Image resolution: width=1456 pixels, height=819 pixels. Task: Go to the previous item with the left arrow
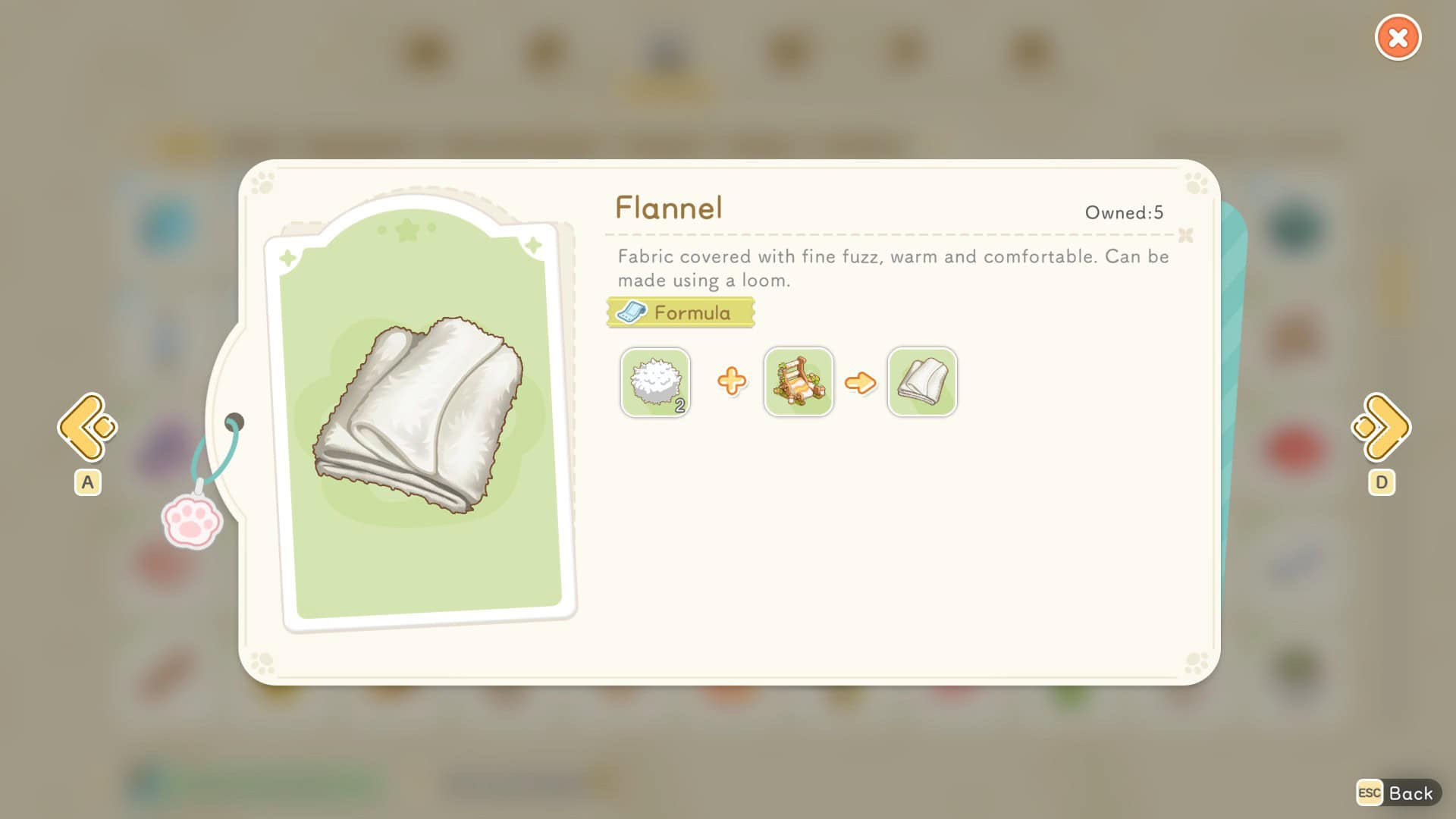point(87,427)
